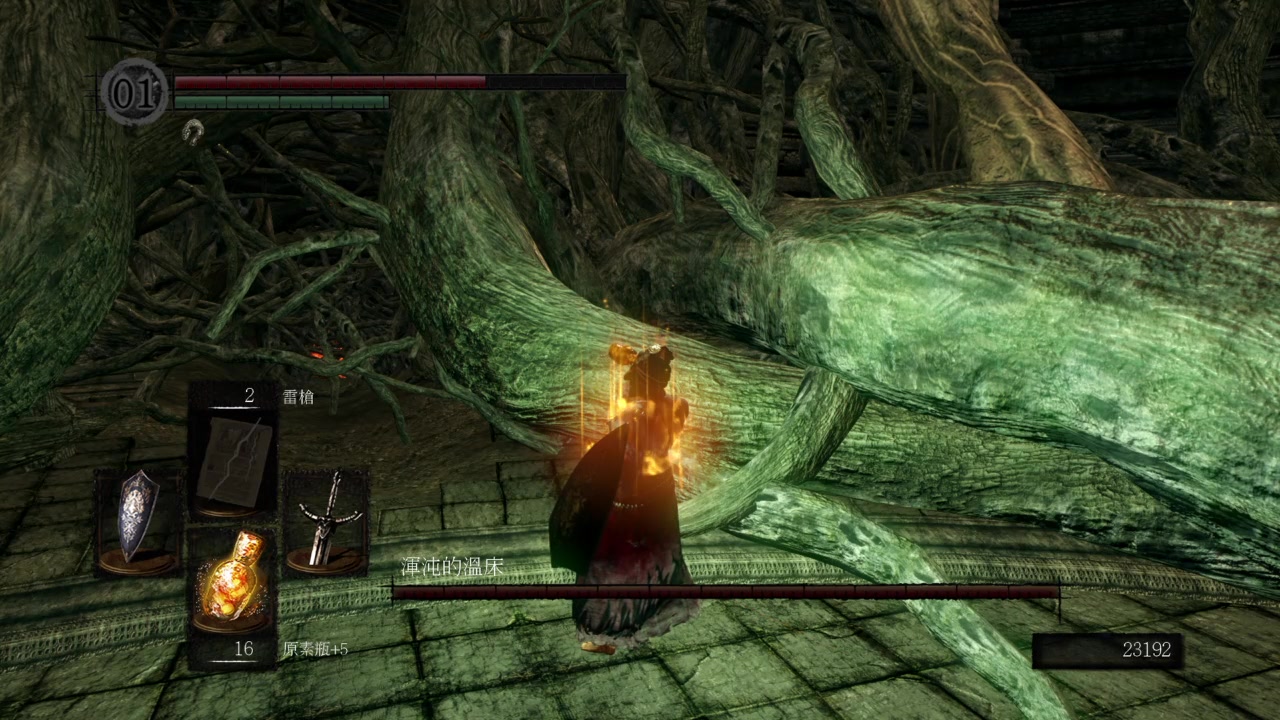1280x720 pixels.
Task: Use the Estus Flask +5 slot
Action: tap(233, 582)
